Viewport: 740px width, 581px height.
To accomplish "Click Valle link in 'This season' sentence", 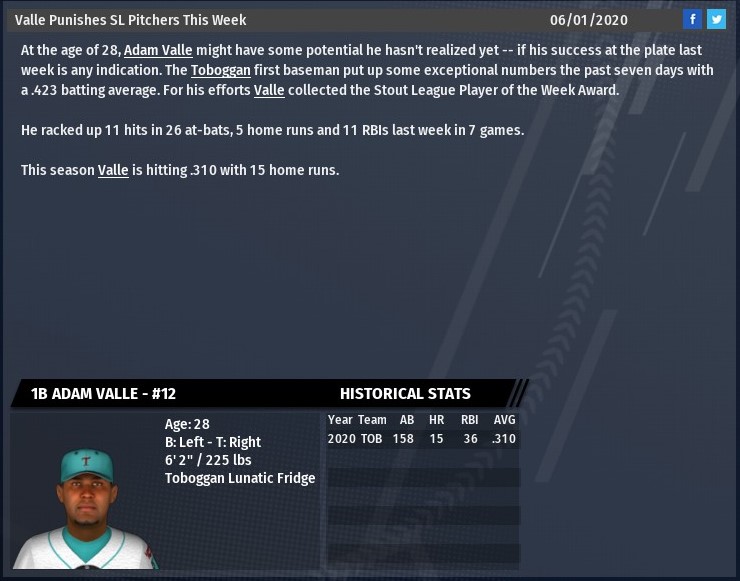I will coord(113,170).
